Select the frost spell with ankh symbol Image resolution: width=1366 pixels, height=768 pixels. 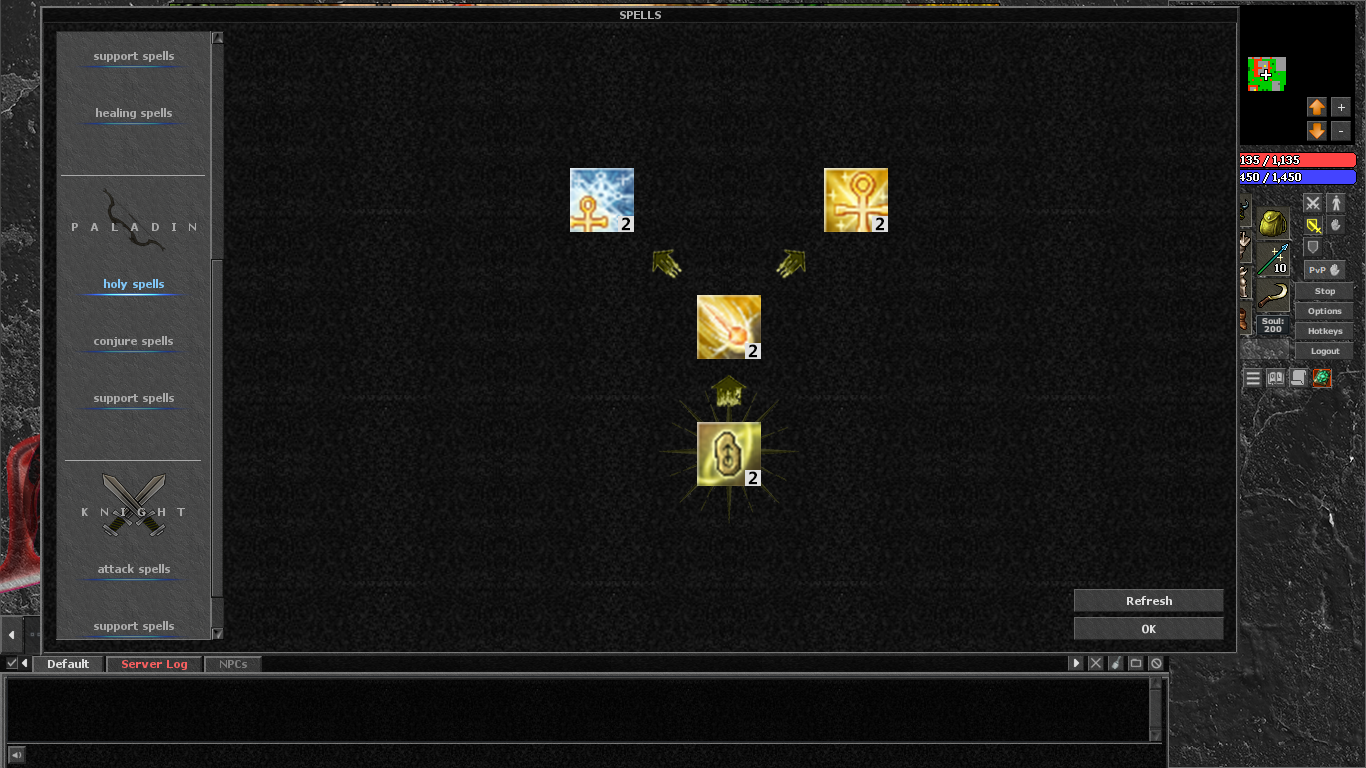coord(601,199)
